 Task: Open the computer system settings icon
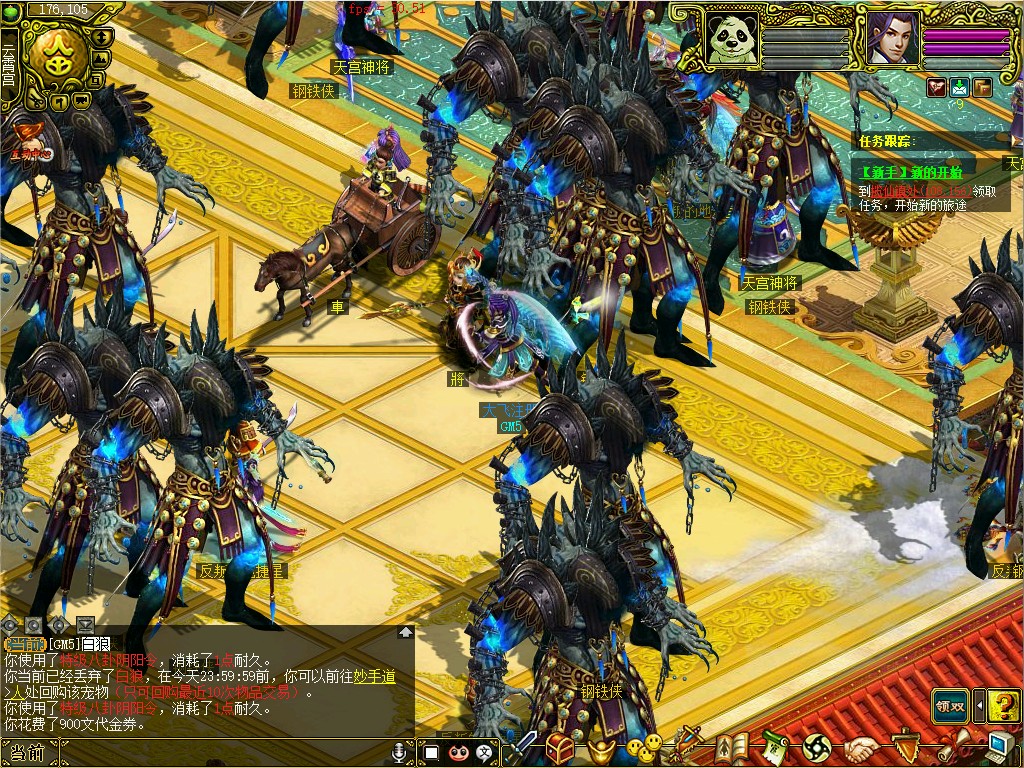(999, 746)
